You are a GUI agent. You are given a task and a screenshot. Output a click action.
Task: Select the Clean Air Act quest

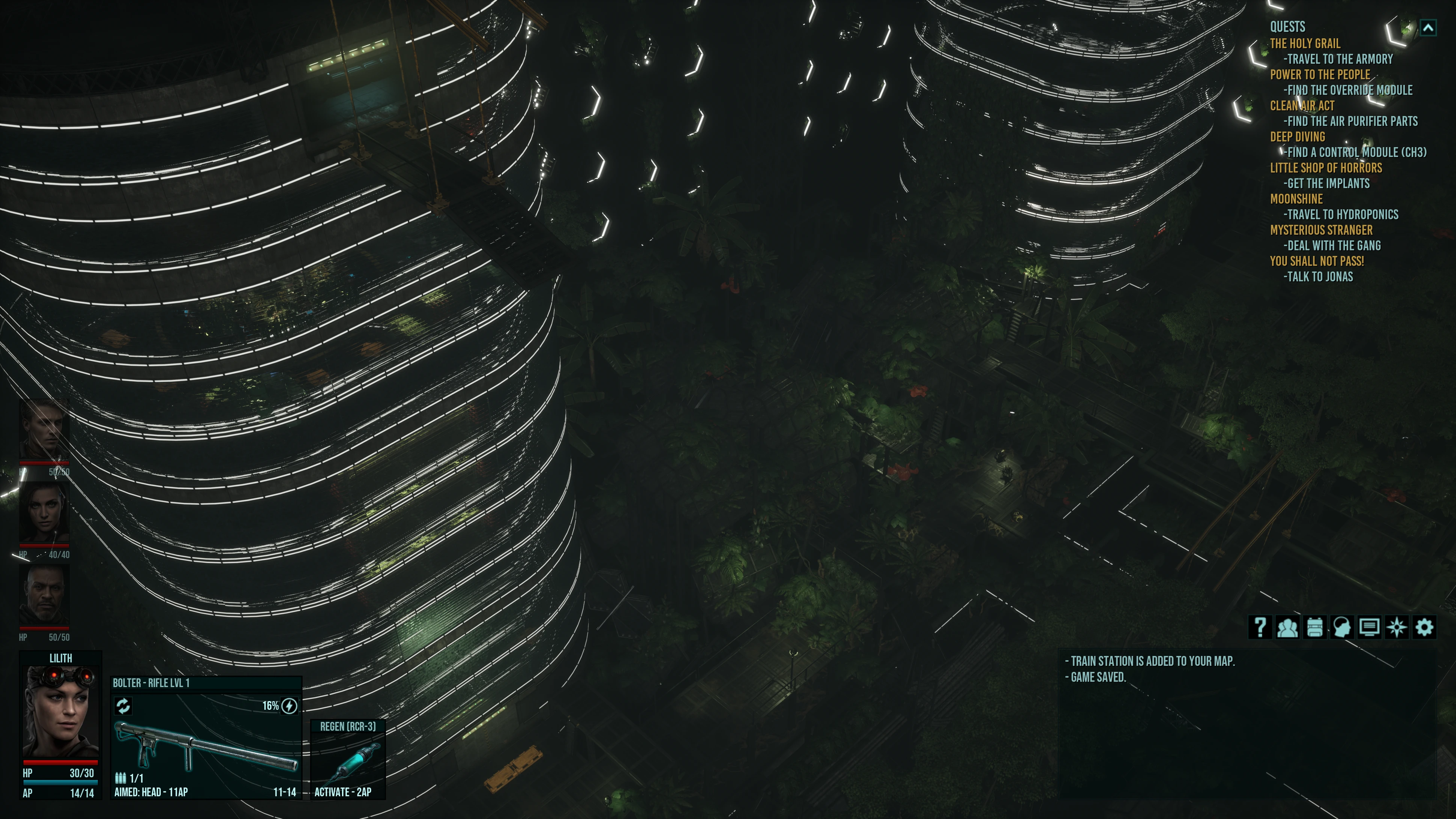pos(1302,106)
